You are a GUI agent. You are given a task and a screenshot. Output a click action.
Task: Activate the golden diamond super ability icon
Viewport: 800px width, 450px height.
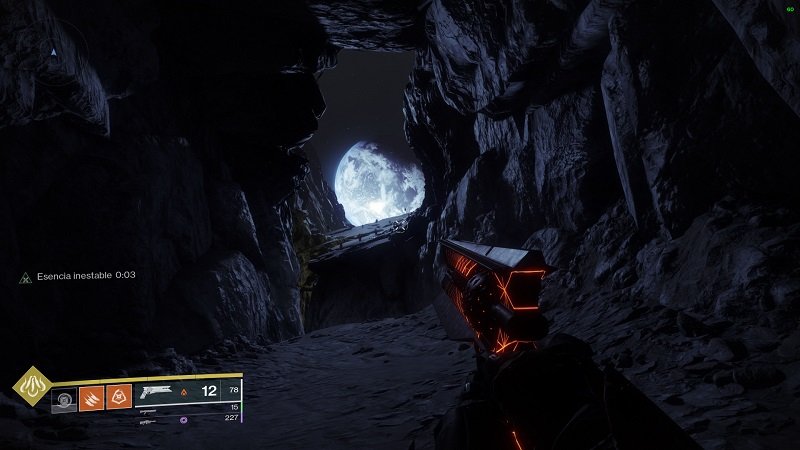[34, 389]
